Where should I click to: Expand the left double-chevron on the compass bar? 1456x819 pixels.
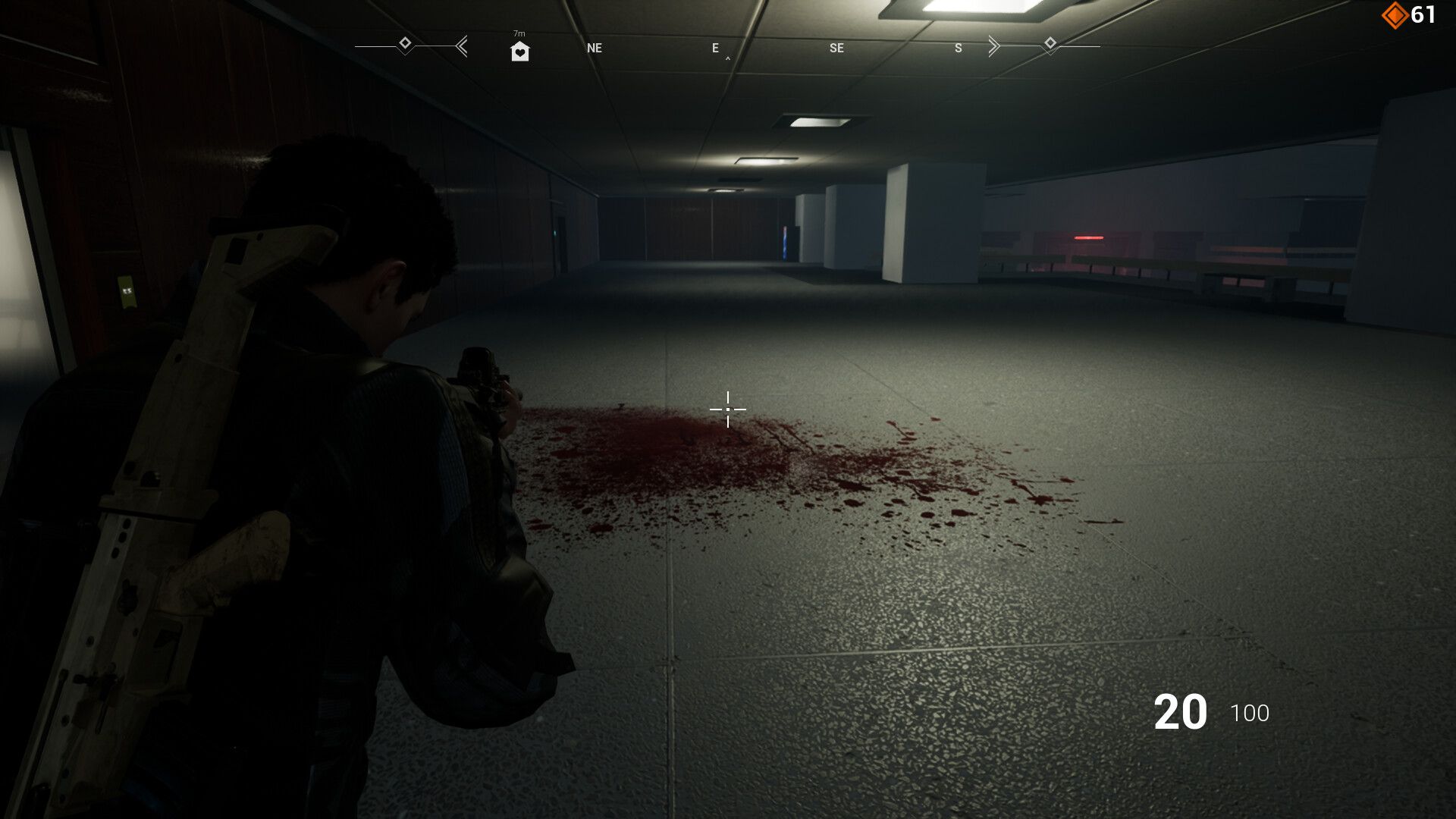click(x=461, y=46)
